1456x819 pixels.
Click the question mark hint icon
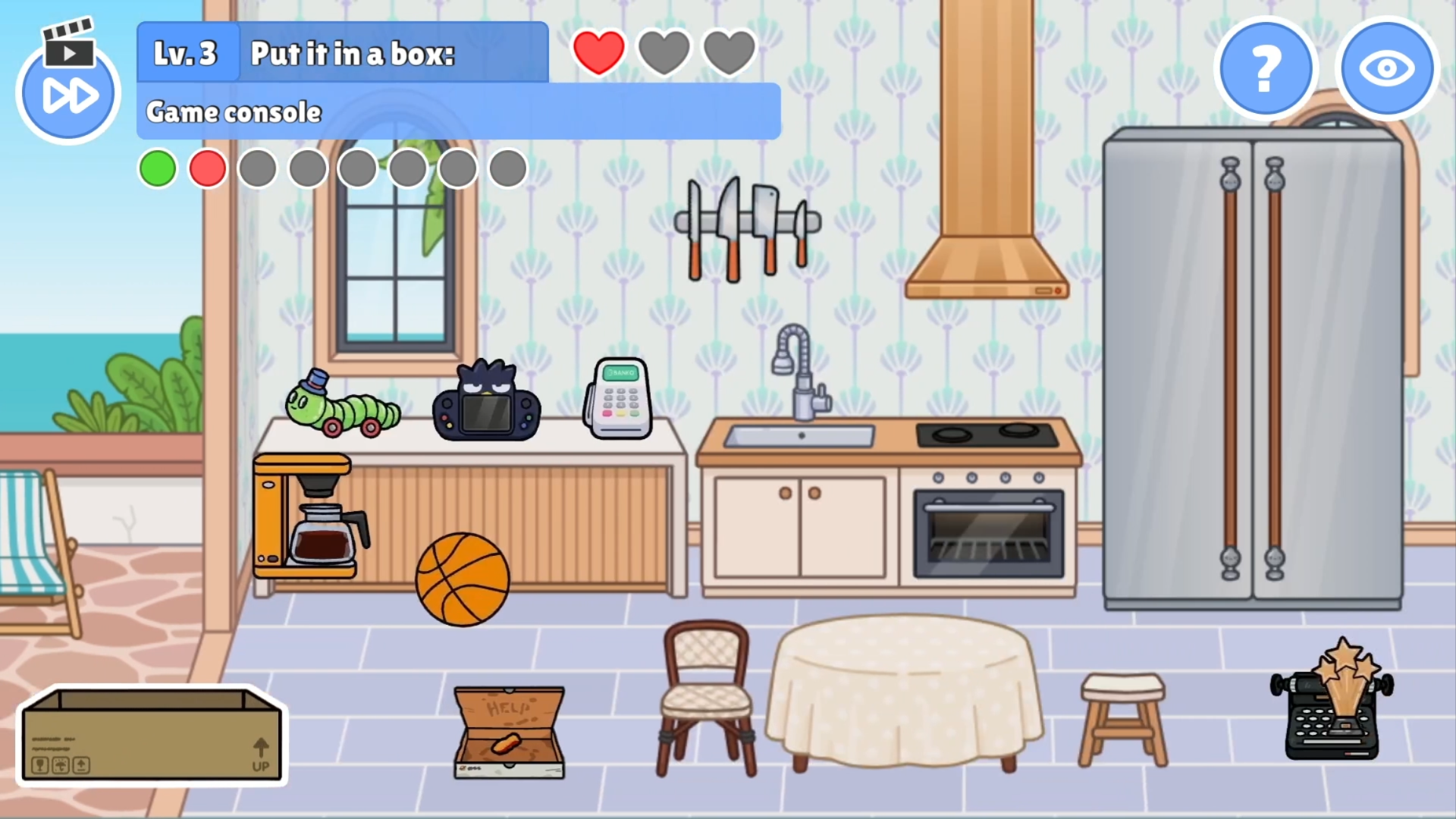(x=1265, y=68)
